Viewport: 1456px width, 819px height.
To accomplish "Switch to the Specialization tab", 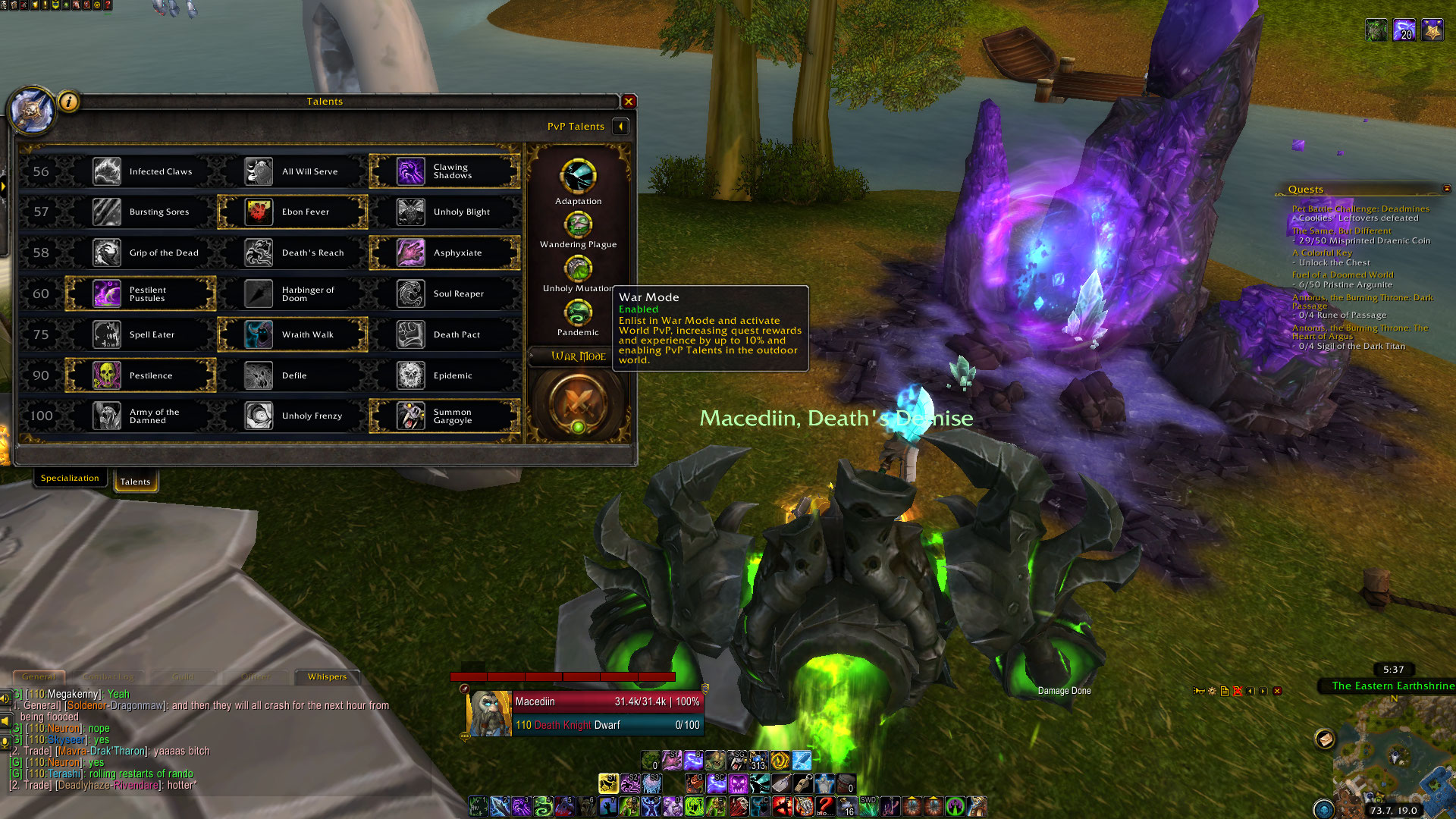I will coord(70,479).
